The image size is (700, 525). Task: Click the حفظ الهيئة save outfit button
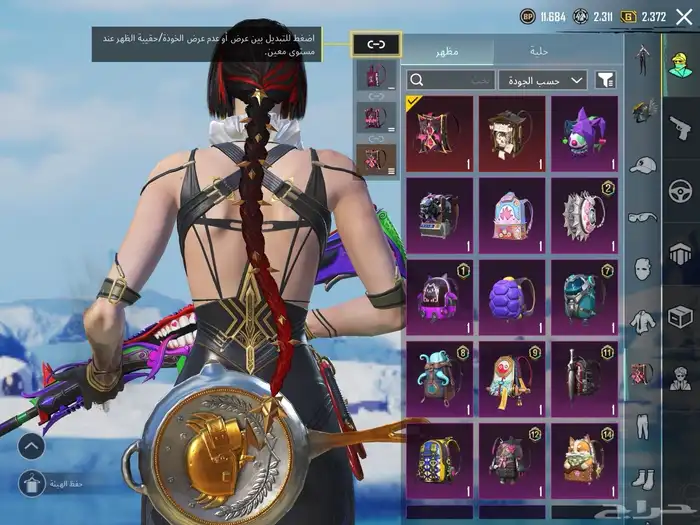point(32,485)
